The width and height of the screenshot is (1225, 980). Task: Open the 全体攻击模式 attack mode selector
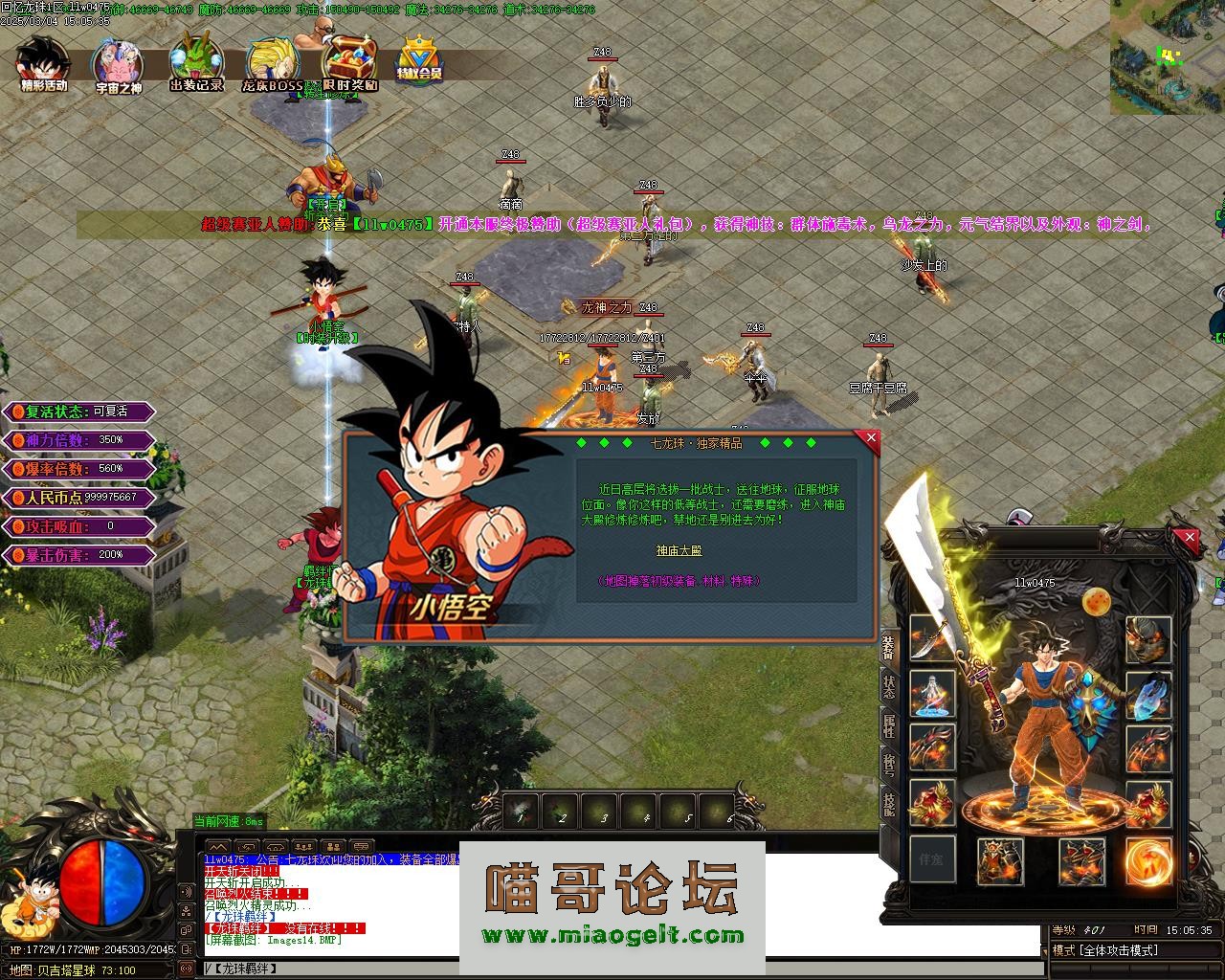pyautogui.click(x=1120, y=950)
